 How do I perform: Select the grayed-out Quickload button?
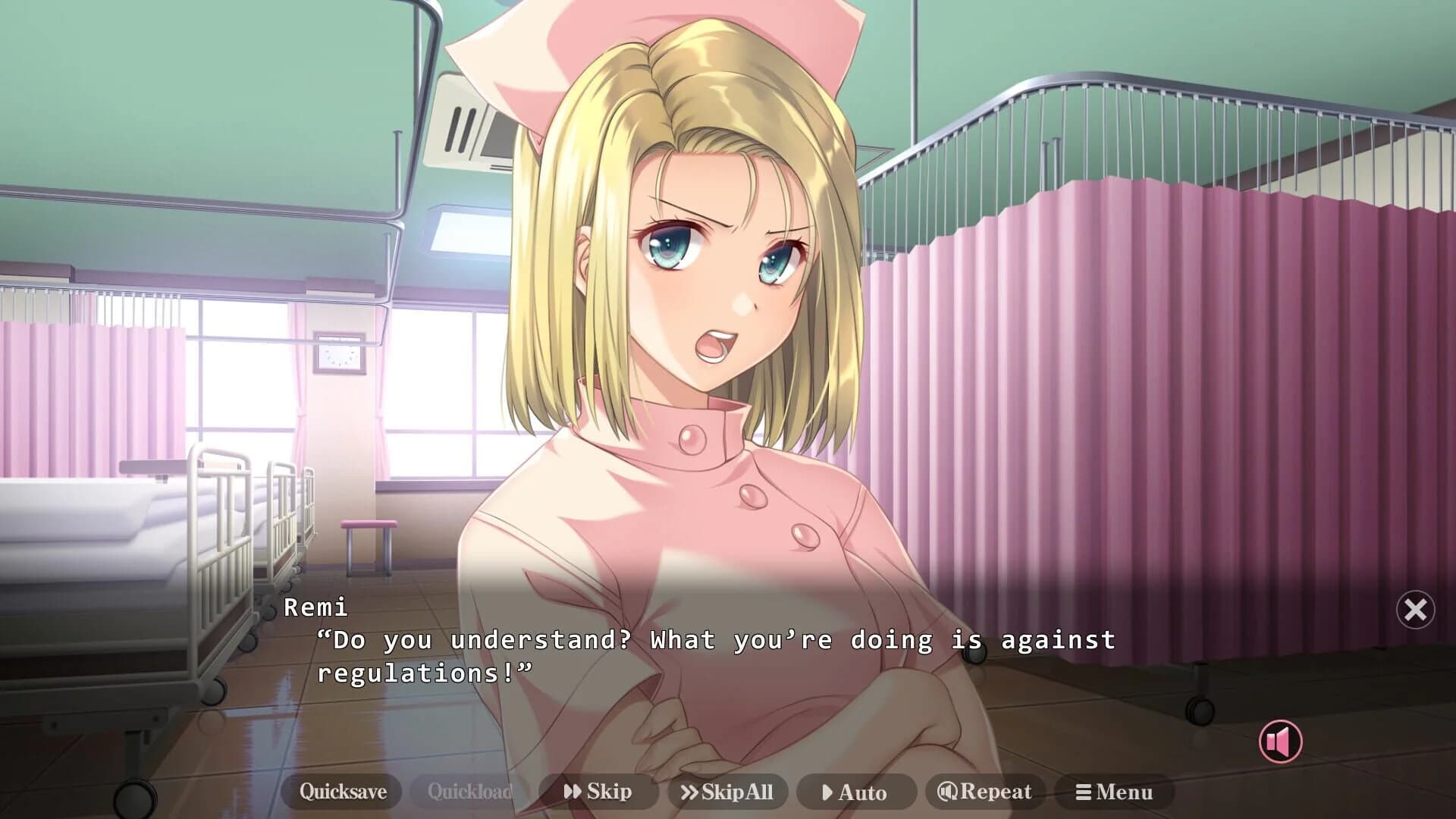pos(470,792)
